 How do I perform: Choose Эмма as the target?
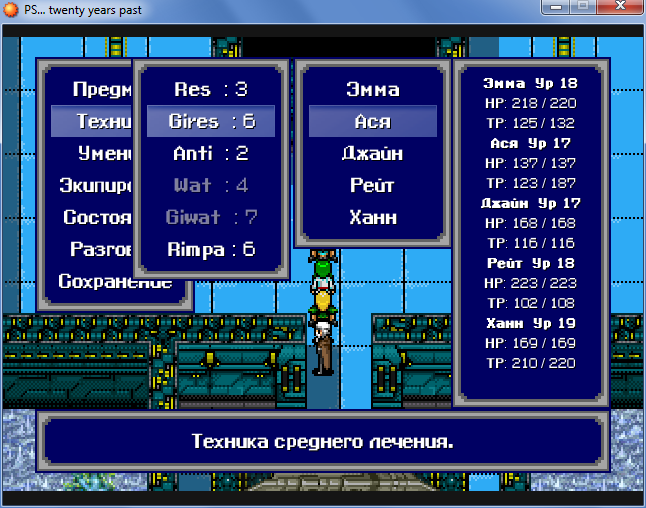click(372, 89)
